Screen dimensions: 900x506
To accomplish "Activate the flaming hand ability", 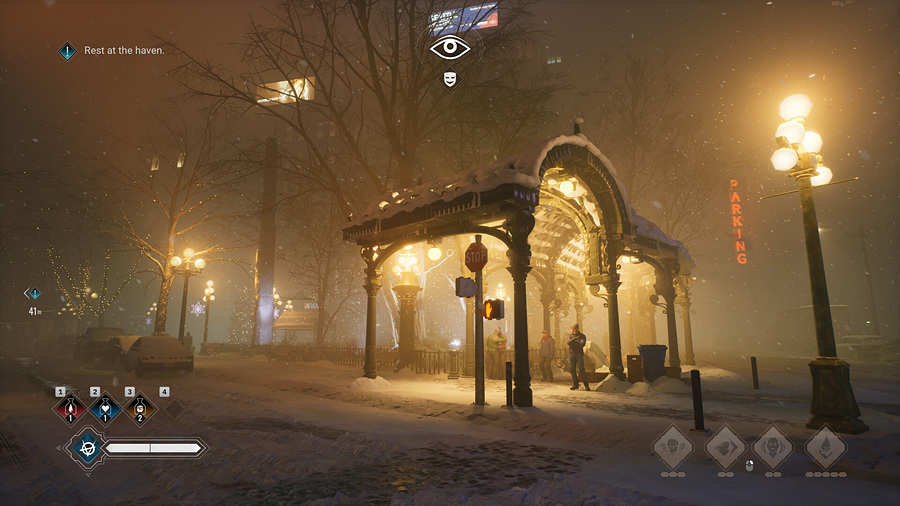I will 826,446.
